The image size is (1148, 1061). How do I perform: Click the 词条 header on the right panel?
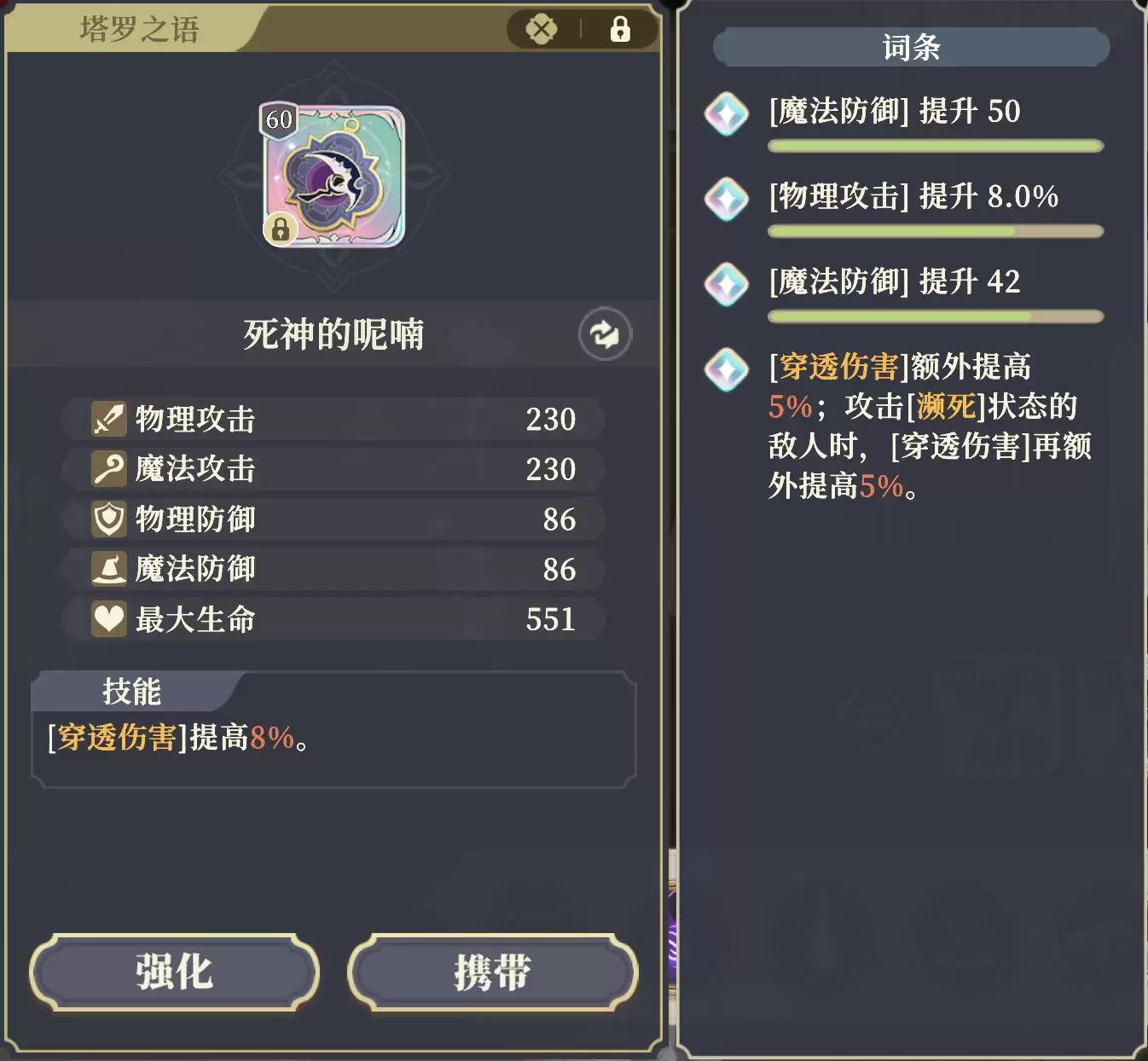910,48
